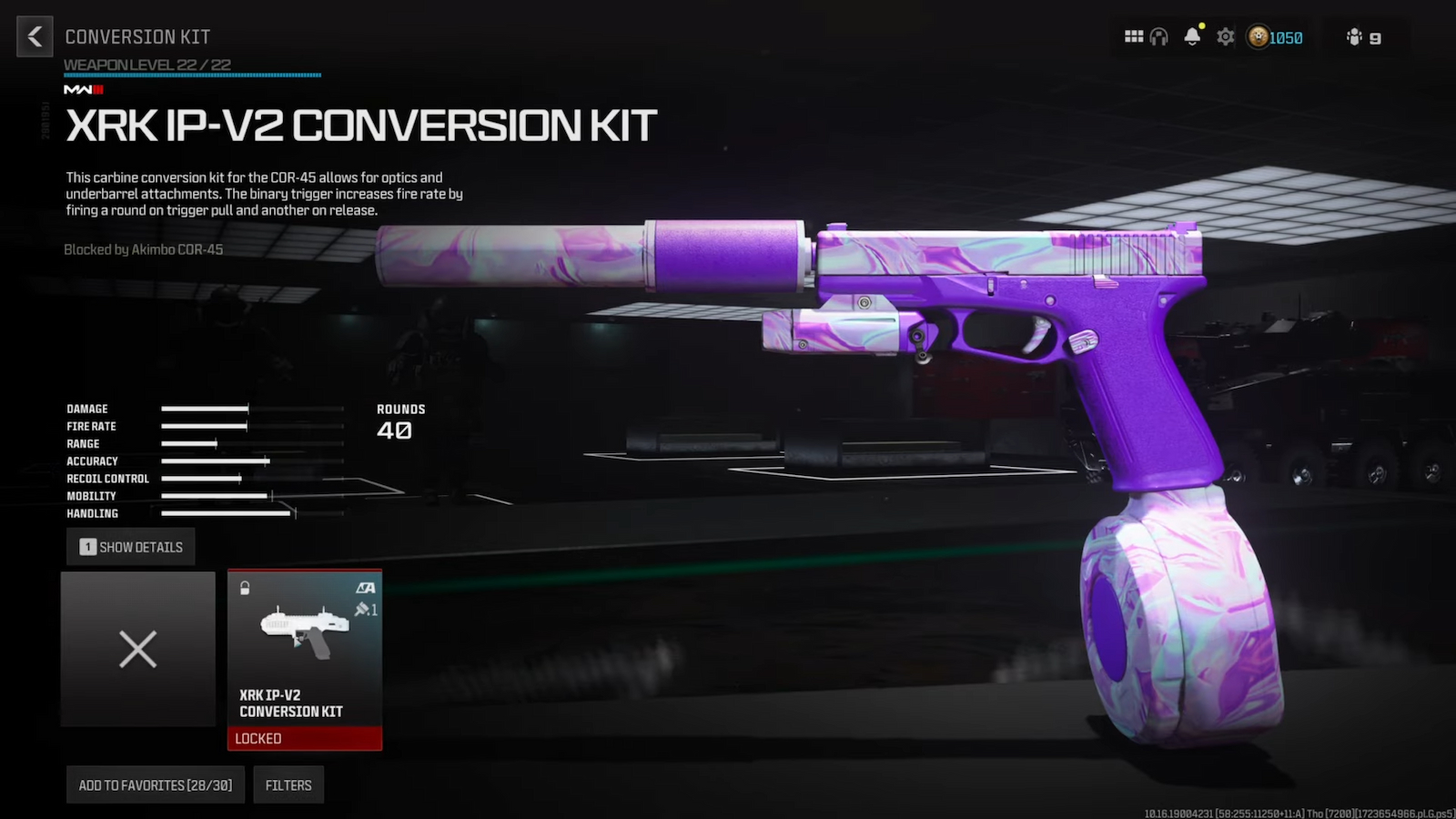Viewport: 1456px width, 819px height.
Task: Open the grid menu icon
Action: click(x=1133, y=37)
